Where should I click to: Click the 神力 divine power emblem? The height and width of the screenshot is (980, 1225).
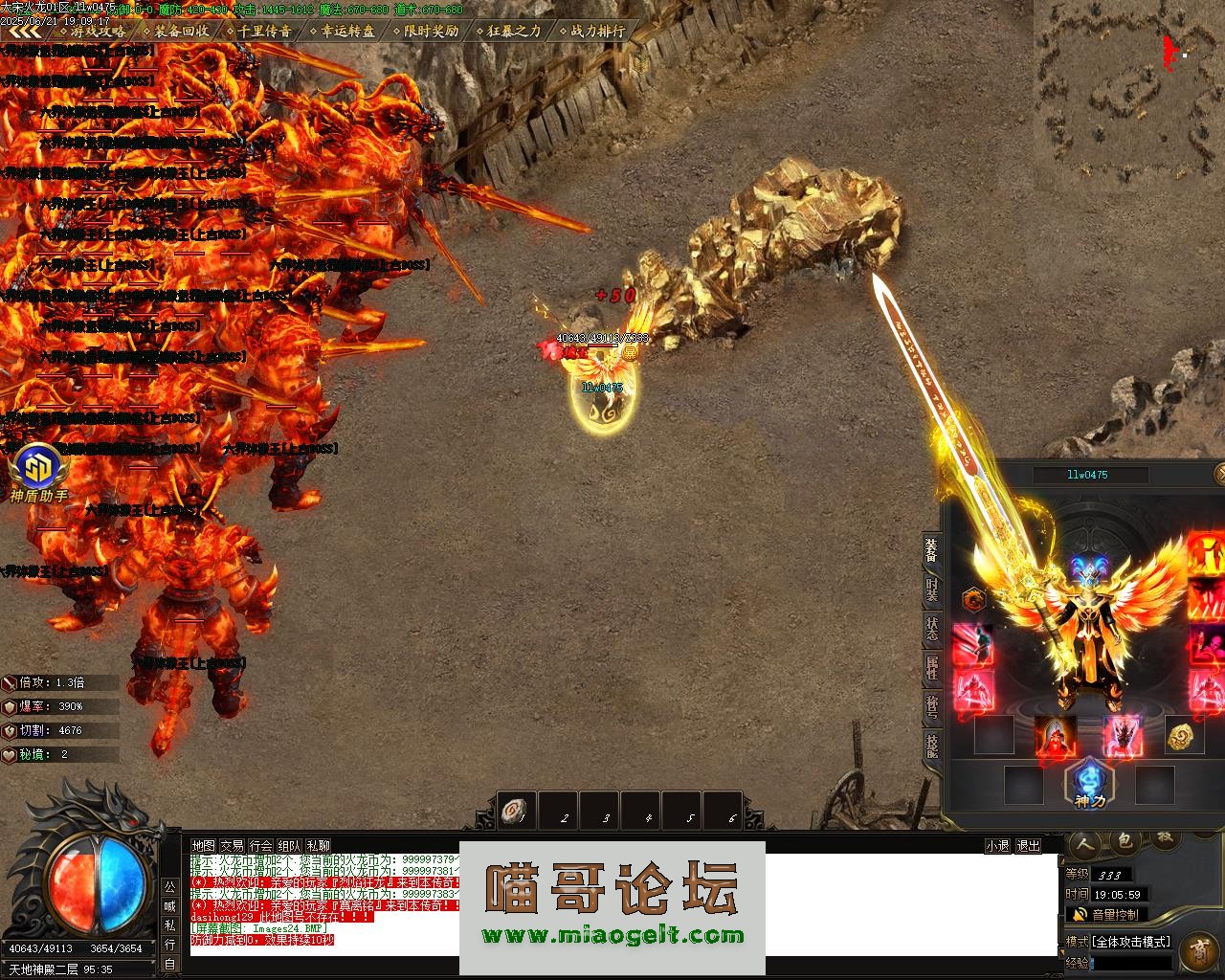click(x=1089, y=783)
